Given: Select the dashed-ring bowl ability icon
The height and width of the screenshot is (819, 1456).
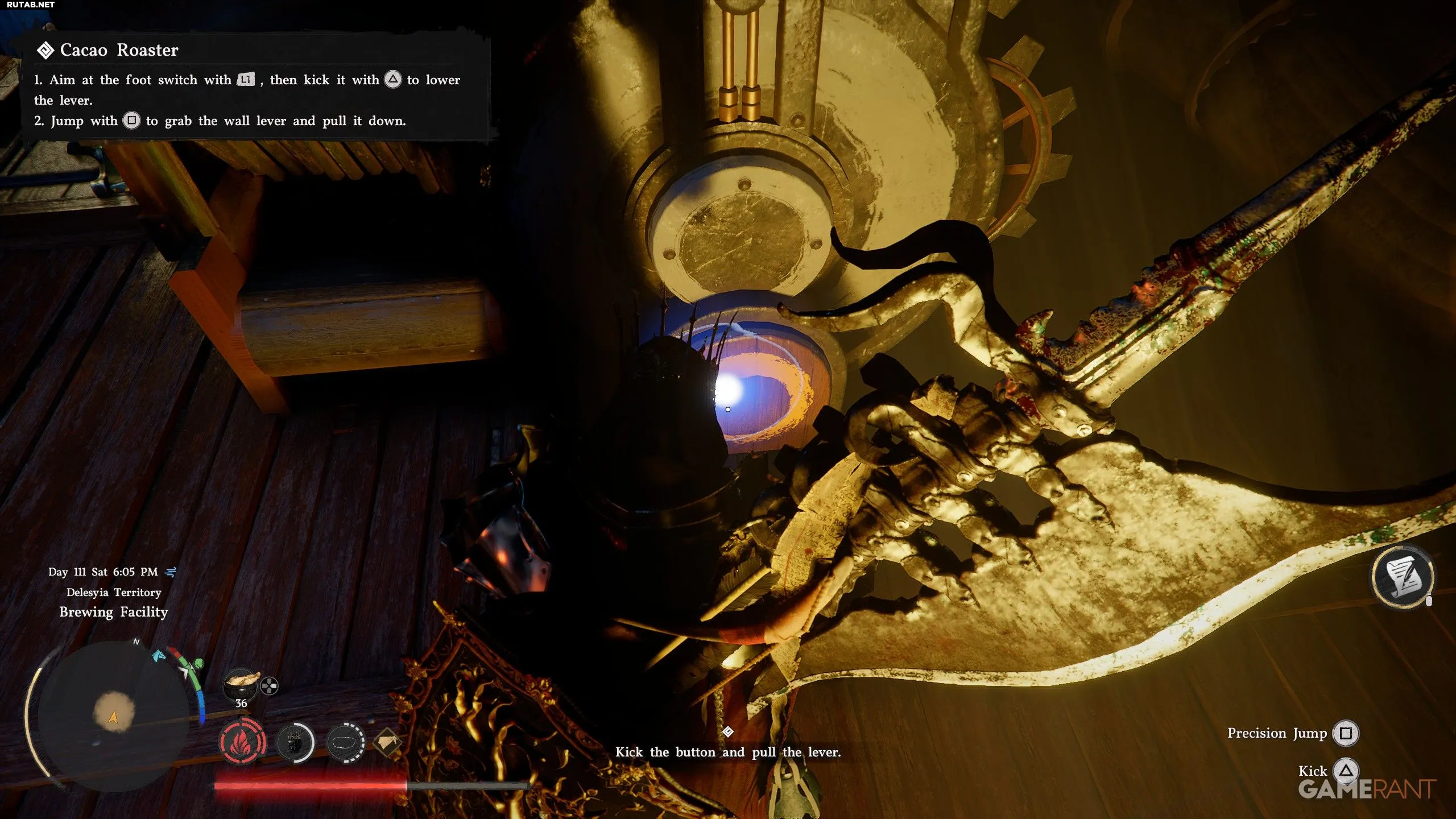Looking at the screenshot, I should pyautogui.click(x=345, y=742).
